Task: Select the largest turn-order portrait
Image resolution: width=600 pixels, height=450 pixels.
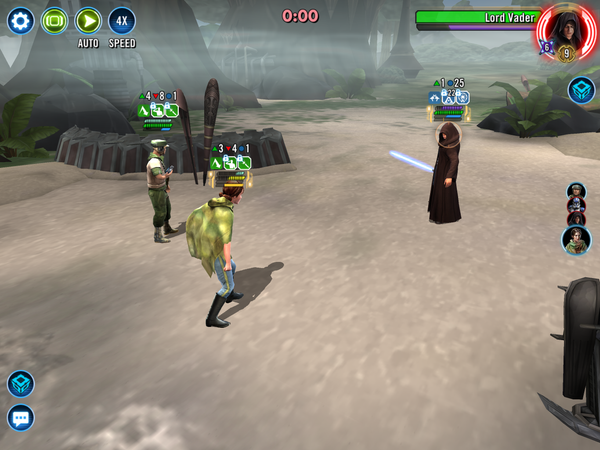Action: 576,240
